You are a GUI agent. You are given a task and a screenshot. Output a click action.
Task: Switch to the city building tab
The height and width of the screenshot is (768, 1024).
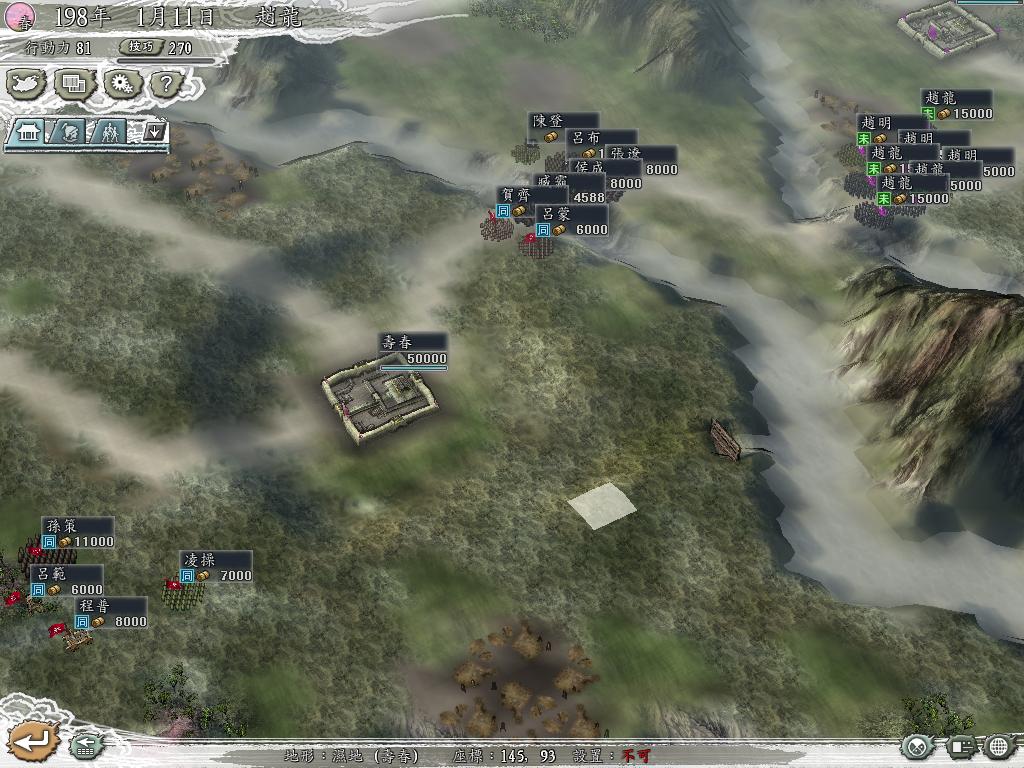click(x=28, y=131)
